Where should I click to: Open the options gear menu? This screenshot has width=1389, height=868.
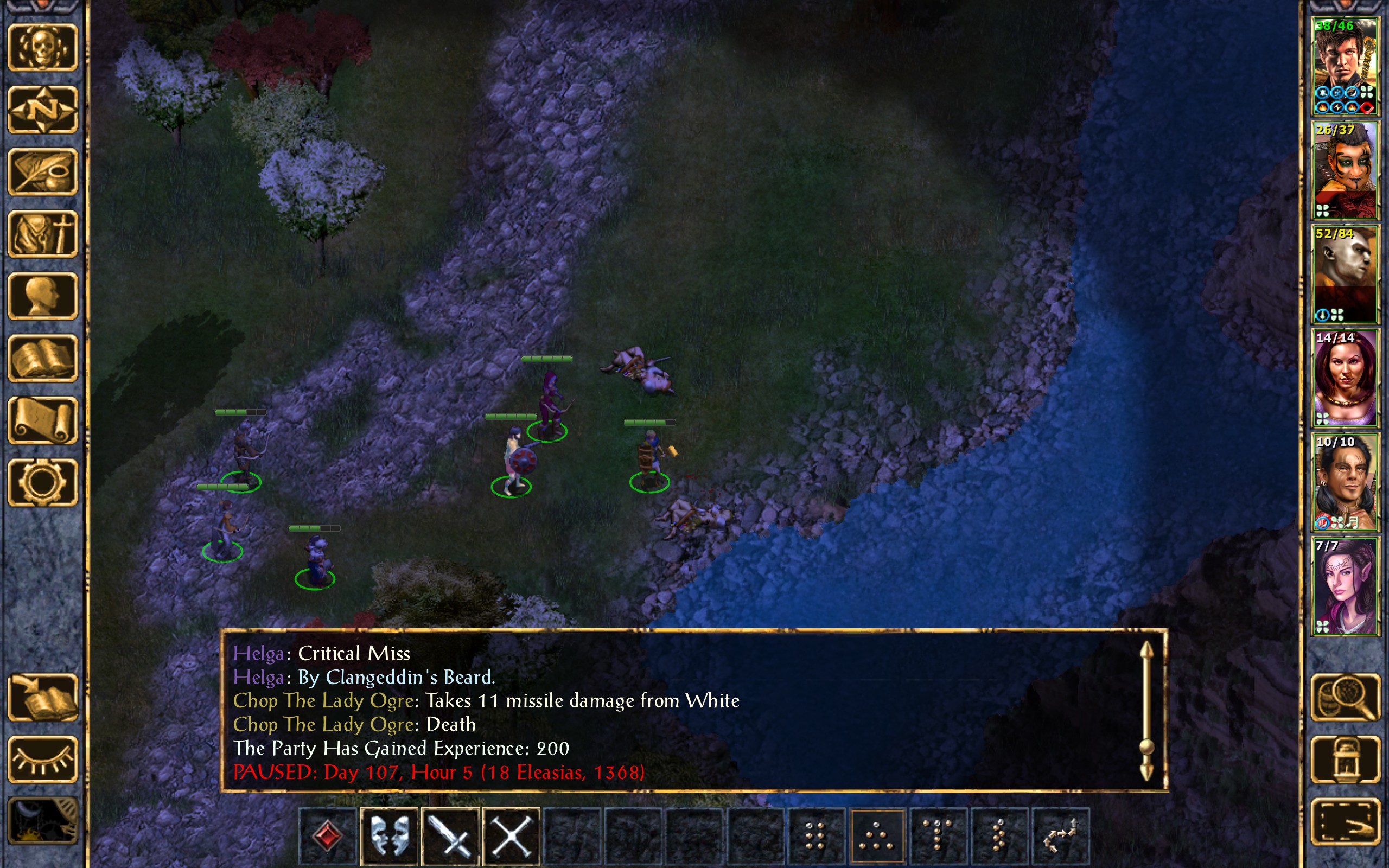click(x=43, y=482)
